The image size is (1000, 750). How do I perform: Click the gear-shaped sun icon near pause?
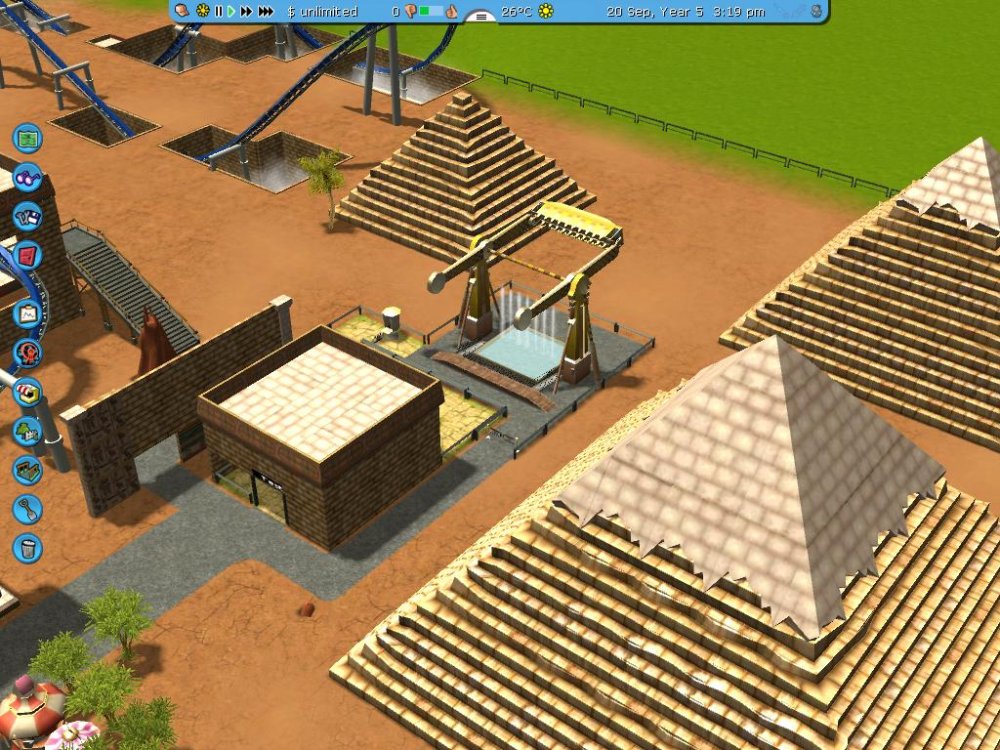[202, 12]
